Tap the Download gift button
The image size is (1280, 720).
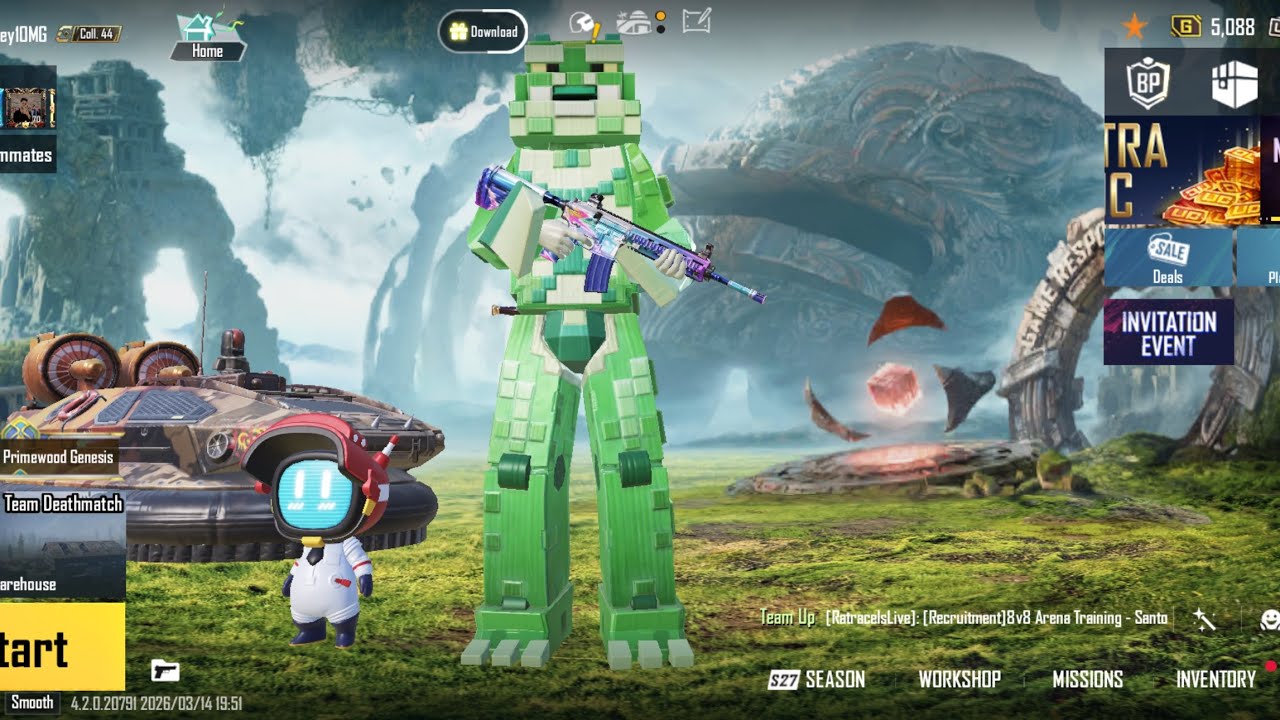tap(483, 31)
